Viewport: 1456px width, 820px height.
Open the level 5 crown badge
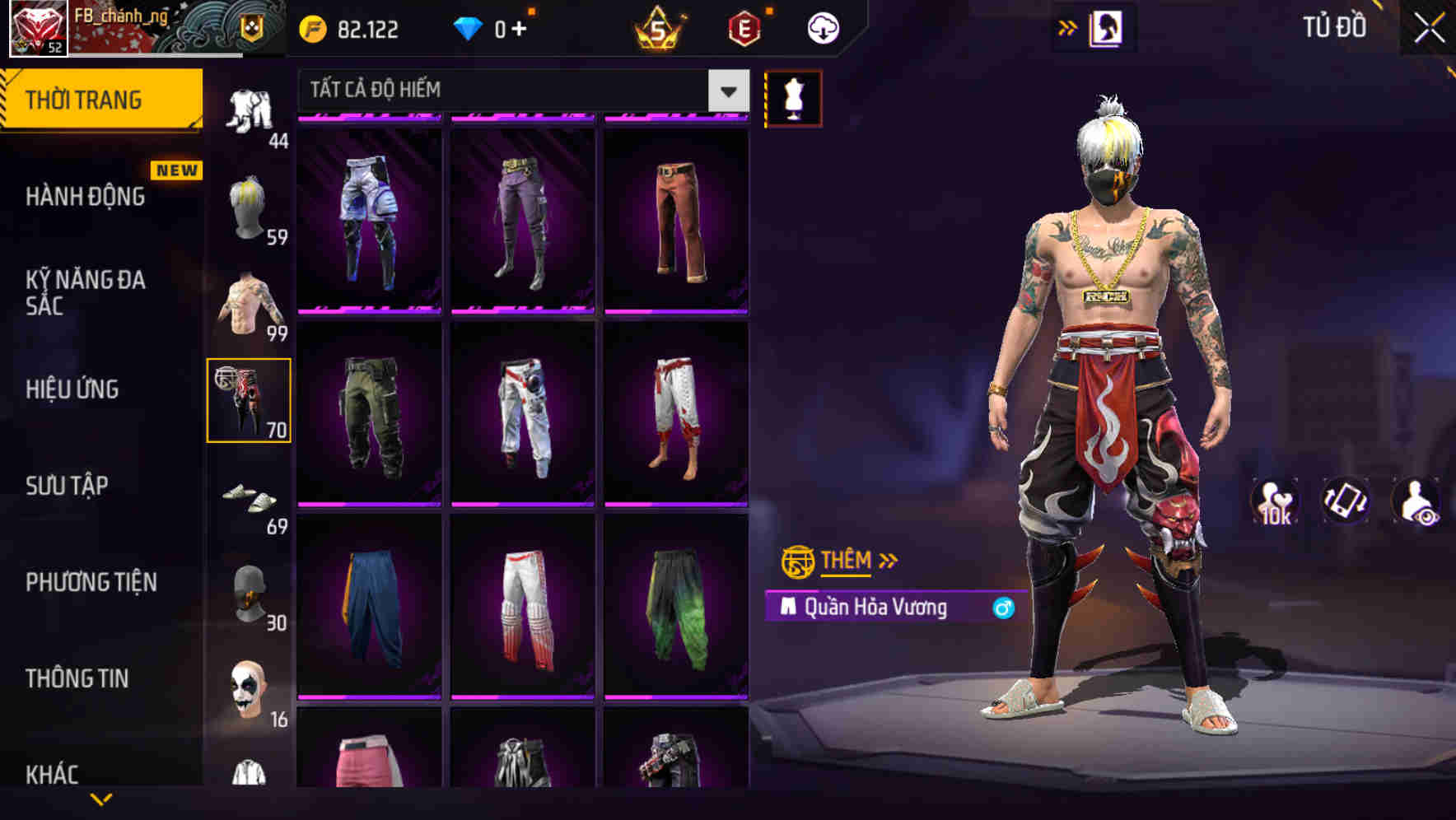coord(659,29)
